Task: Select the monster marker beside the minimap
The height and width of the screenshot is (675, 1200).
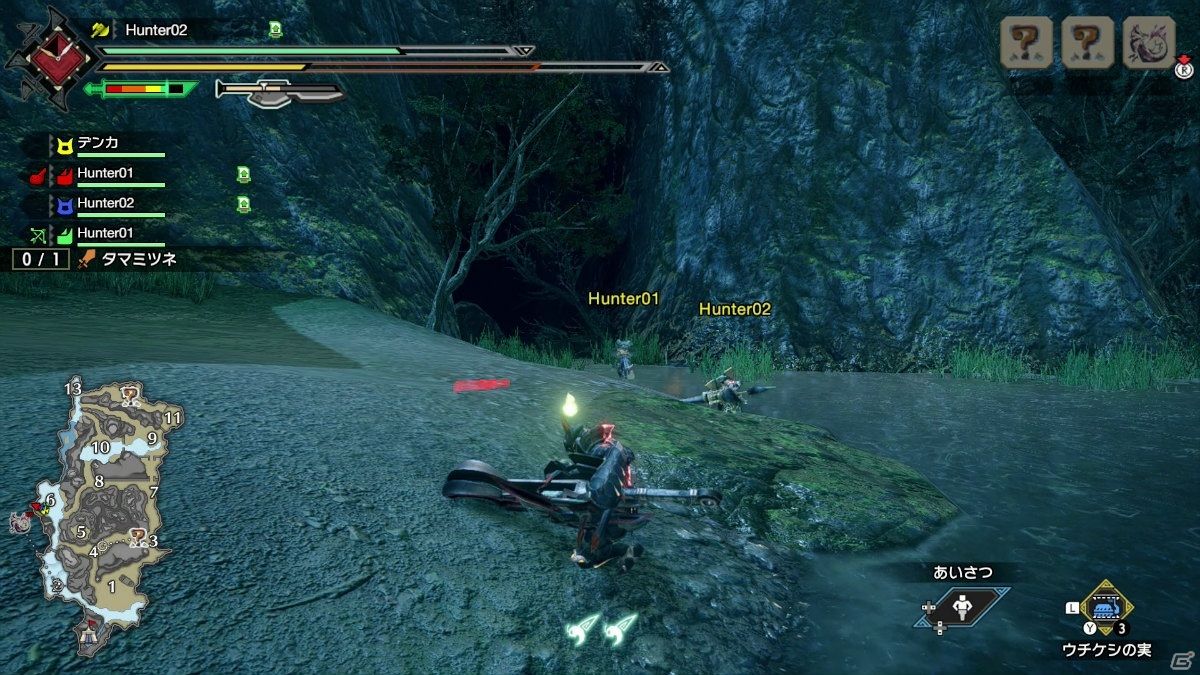Action: 19,522
